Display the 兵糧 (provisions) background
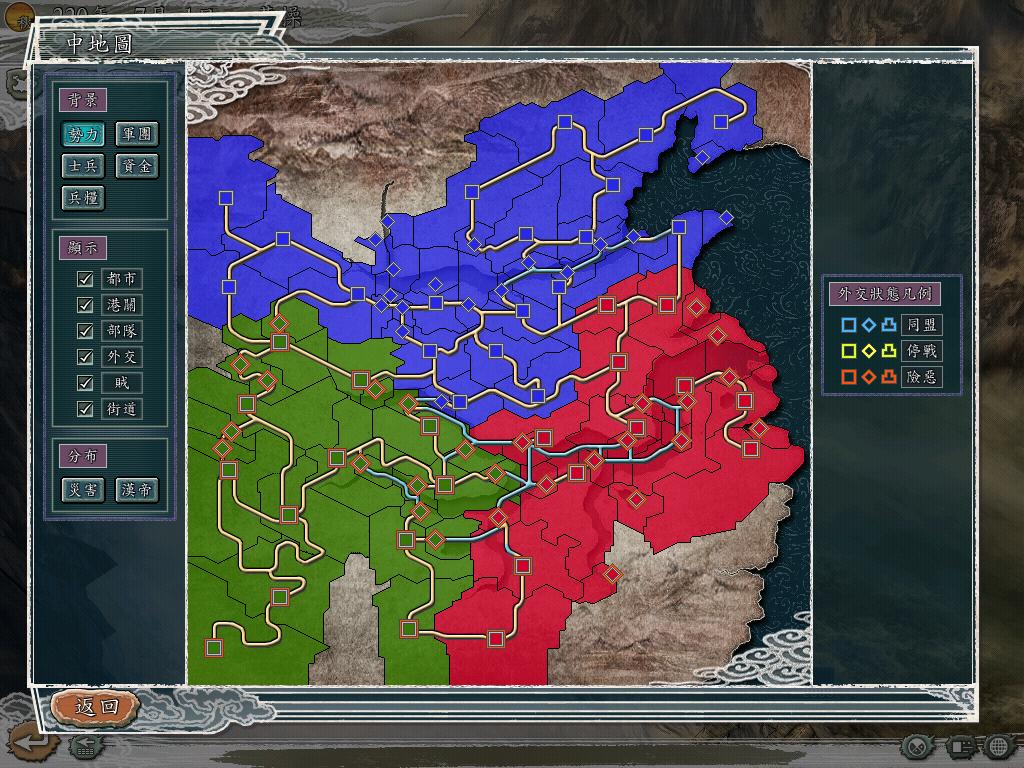The image size is (1024, 768). click(83, 198)
